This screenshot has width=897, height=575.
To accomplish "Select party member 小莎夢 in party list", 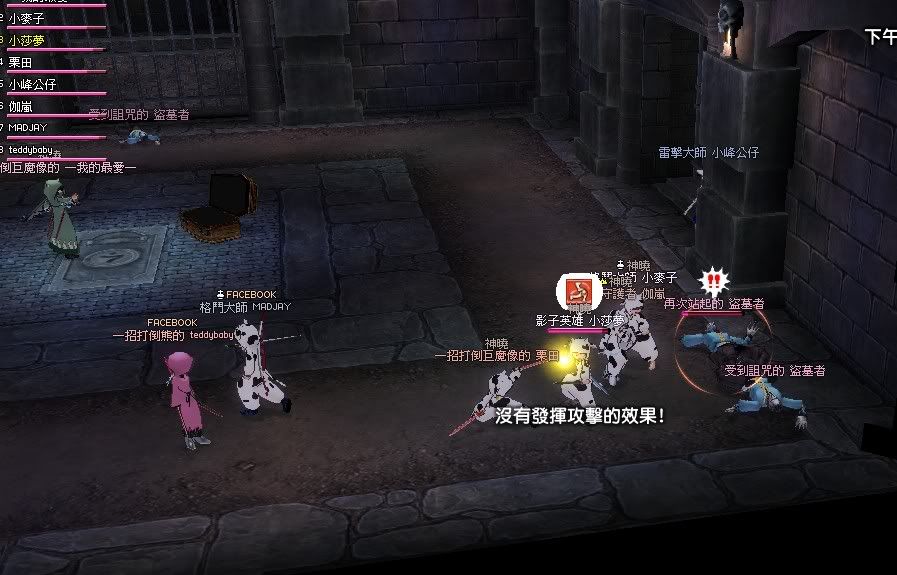I will (27, 40).
